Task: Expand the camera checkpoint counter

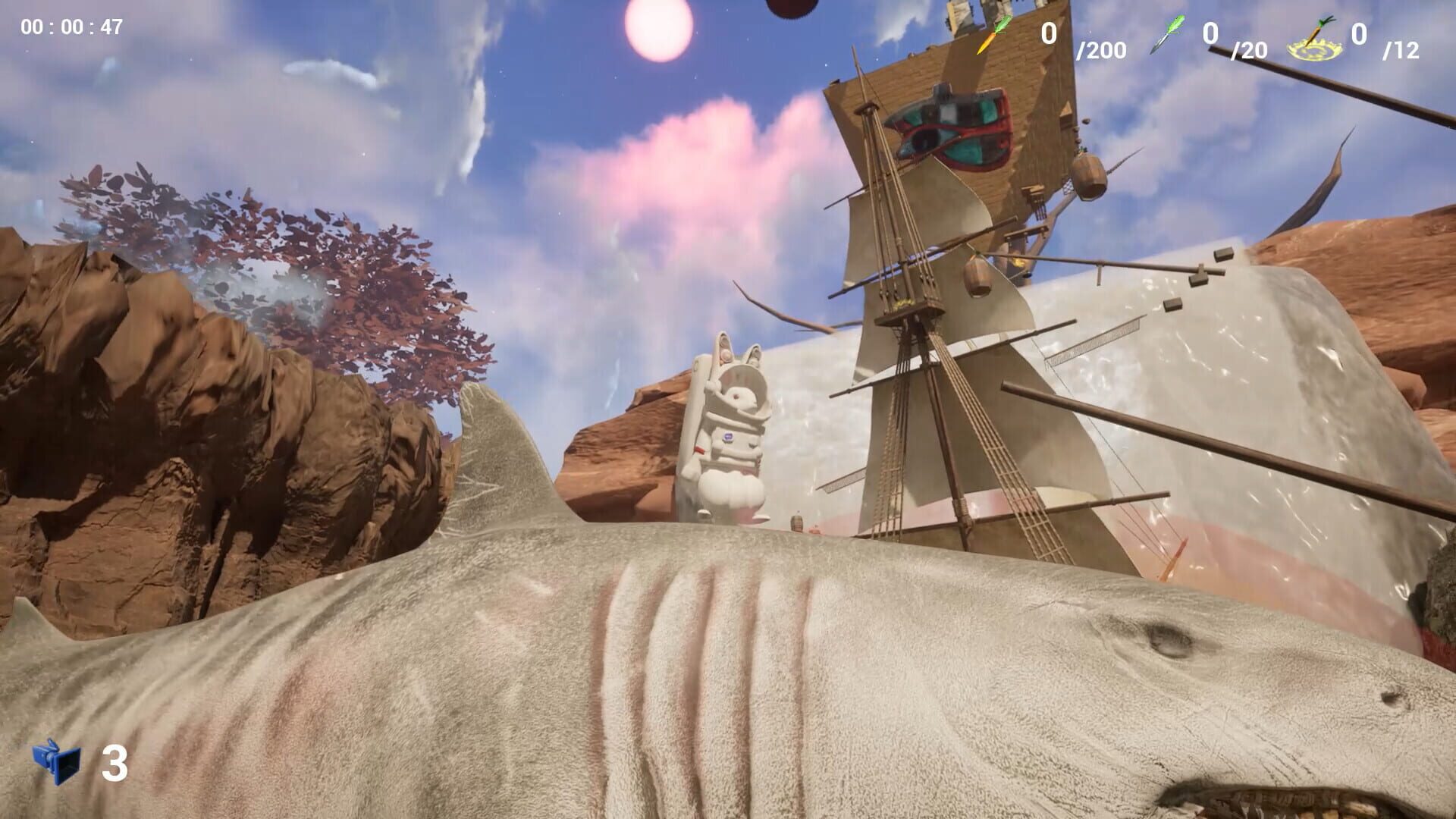Action: point(83,761)
